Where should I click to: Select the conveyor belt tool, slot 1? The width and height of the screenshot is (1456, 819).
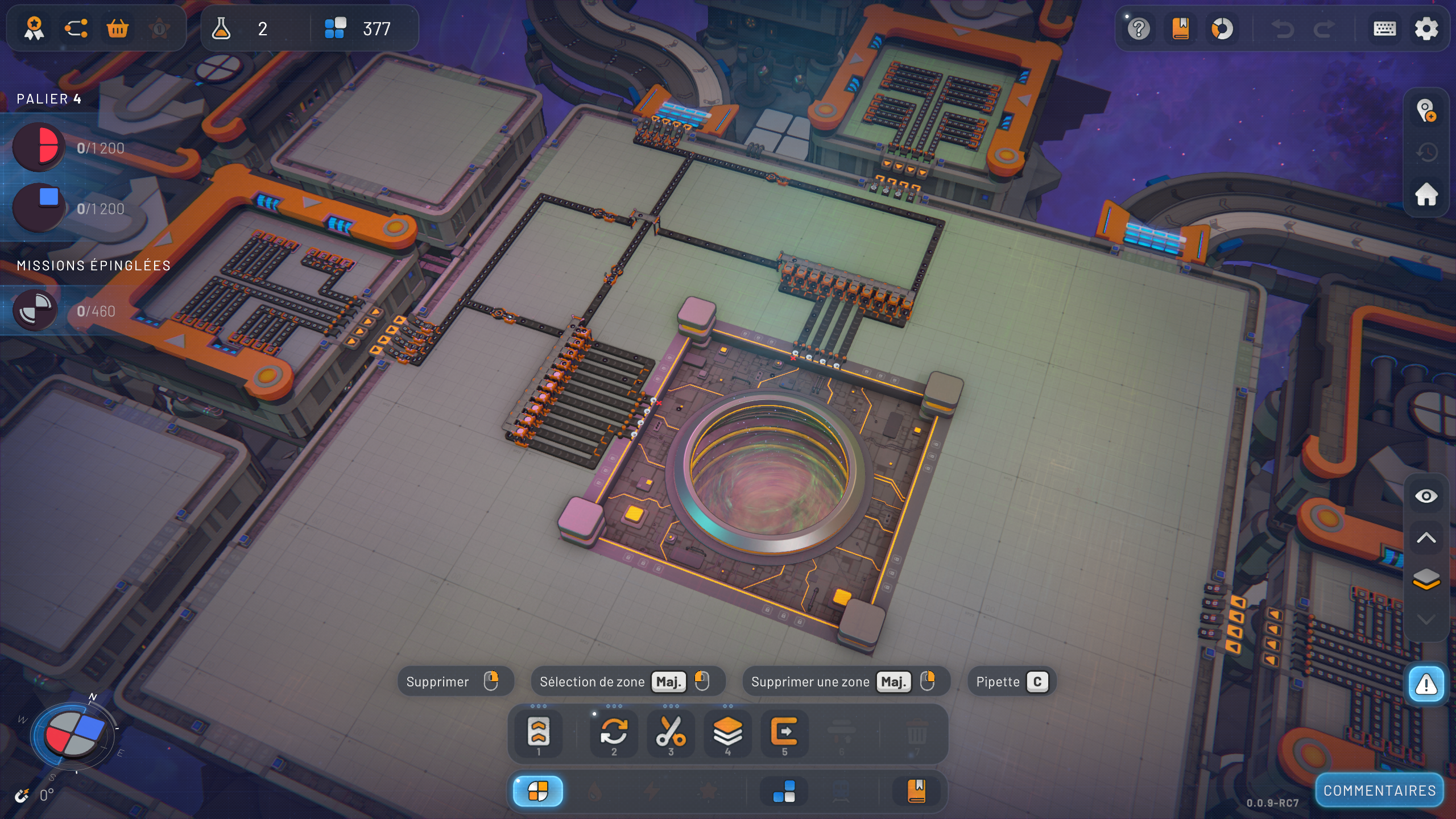(538, 733)
